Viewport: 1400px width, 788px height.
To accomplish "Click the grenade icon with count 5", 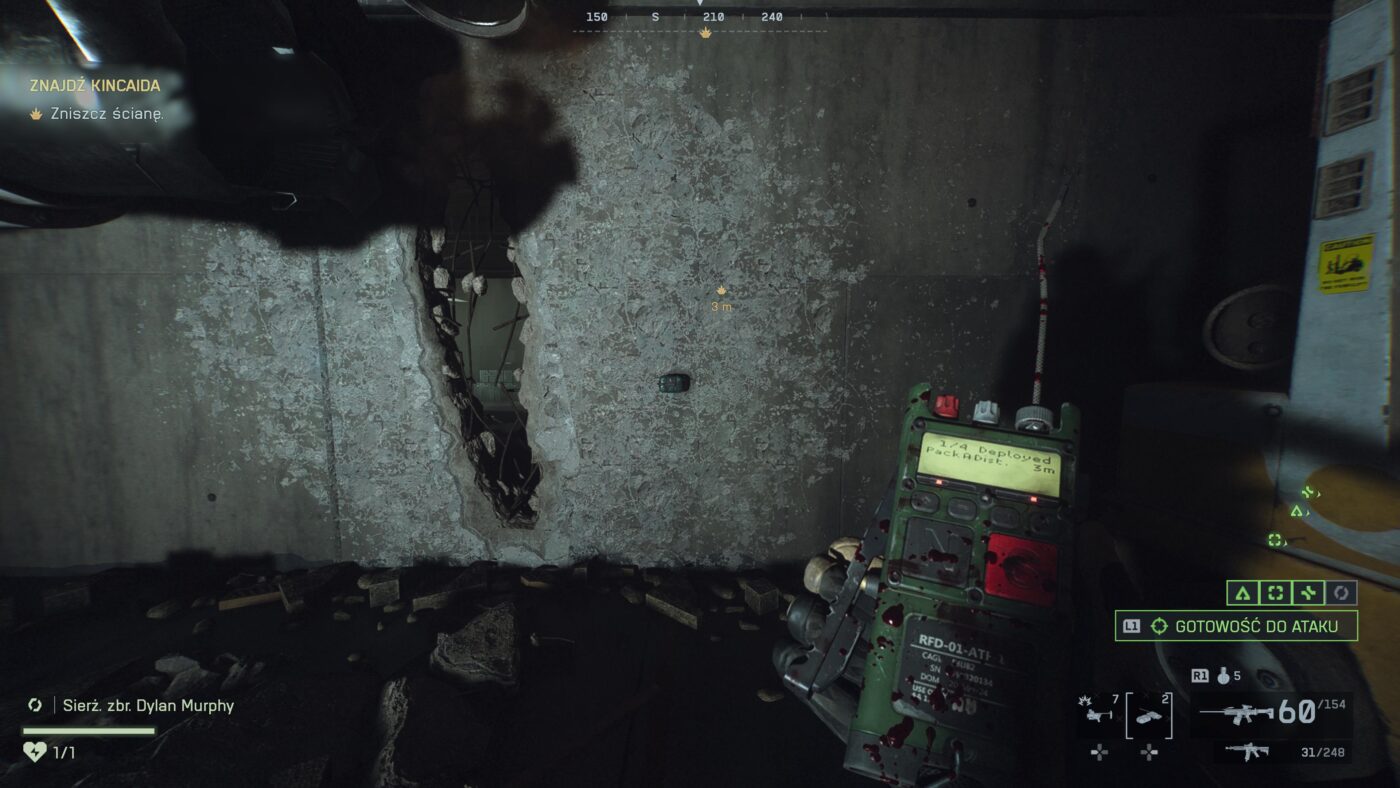I will tap(1222, 676).
